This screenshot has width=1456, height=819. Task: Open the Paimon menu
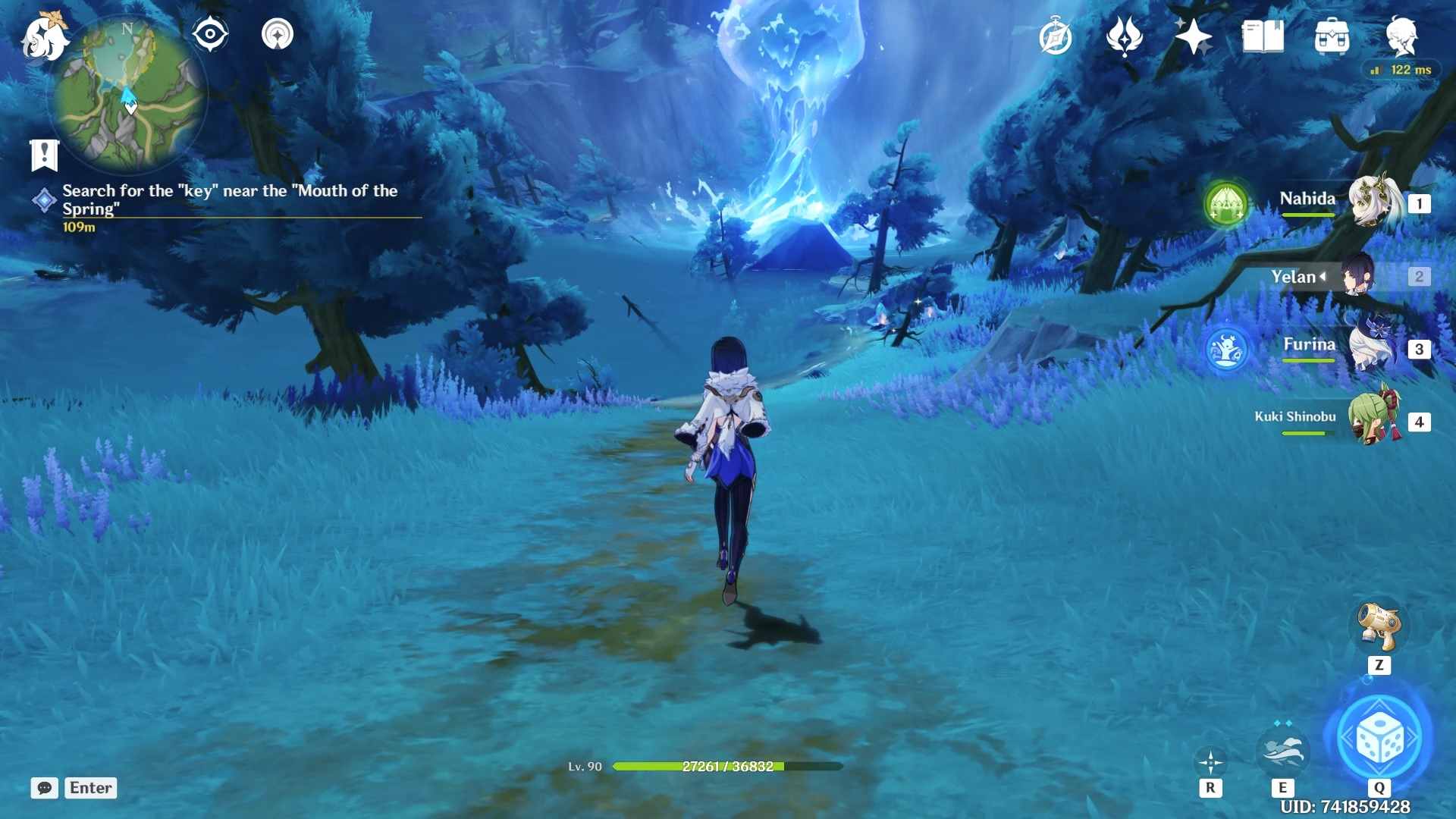click(44, 36)
